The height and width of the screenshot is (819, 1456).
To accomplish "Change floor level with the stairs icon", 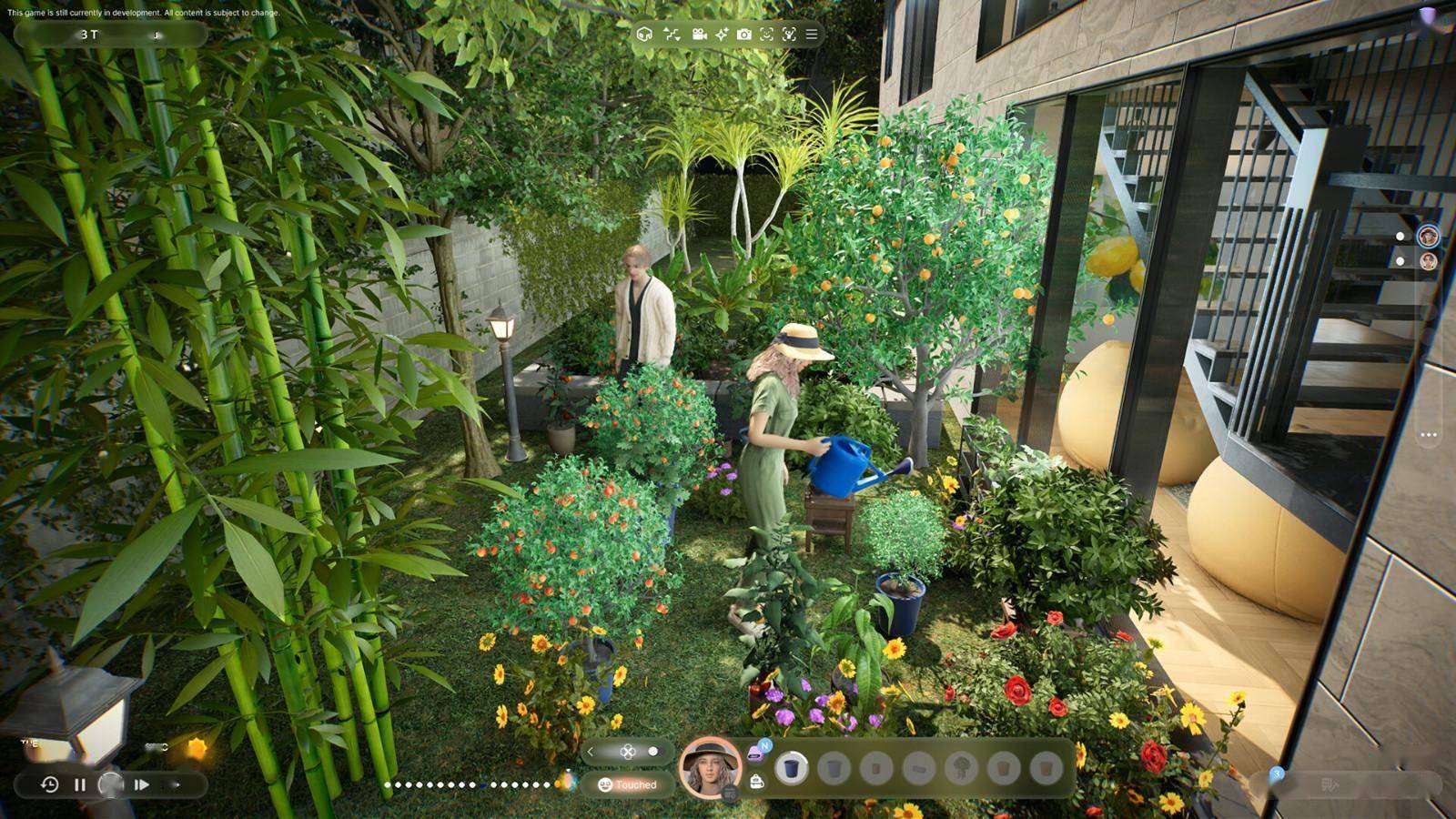I will (x=672, y=35).
